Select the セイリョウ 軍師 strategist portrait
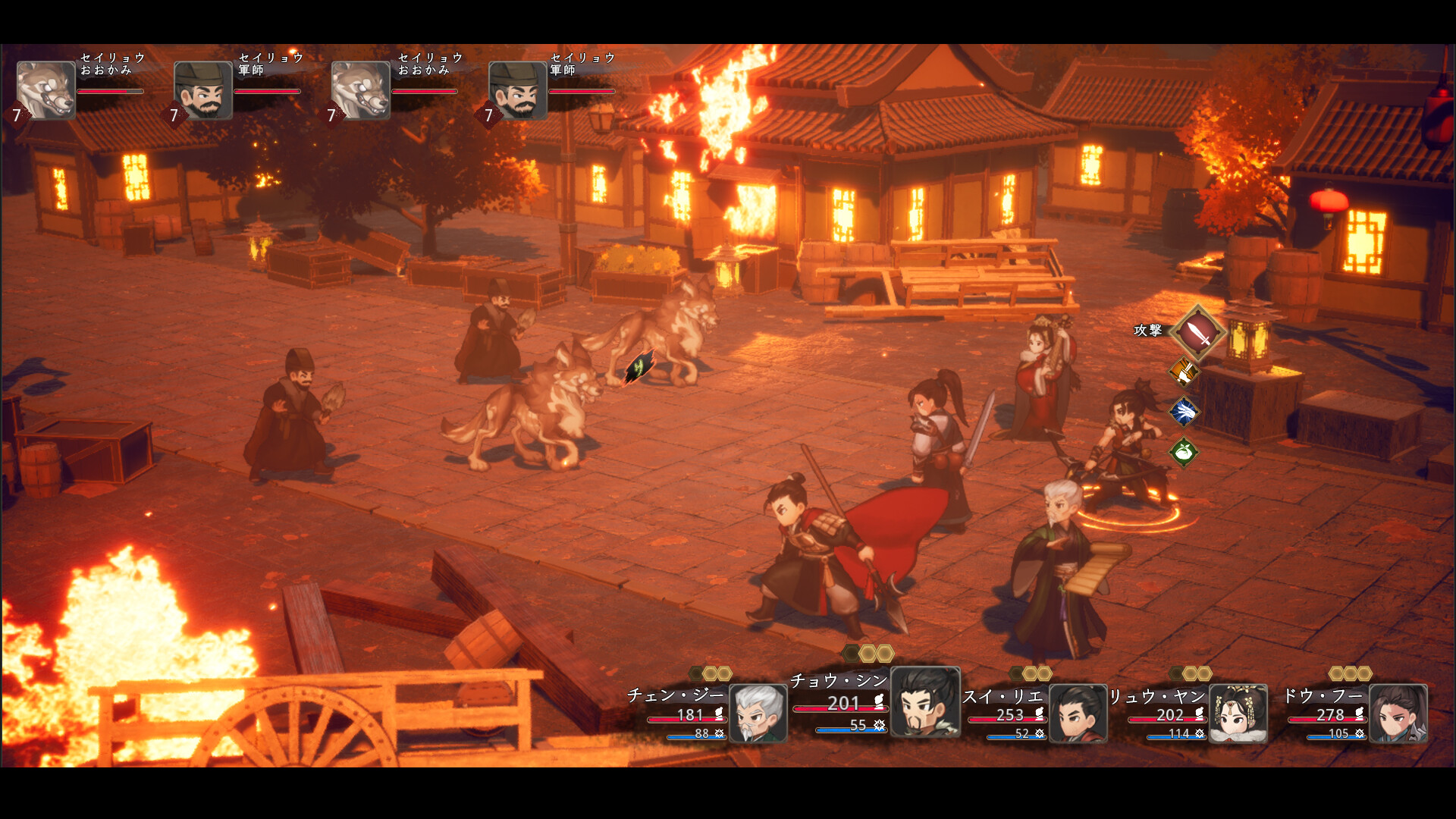This screenshot has width=1456, height=819. [202, 91]
